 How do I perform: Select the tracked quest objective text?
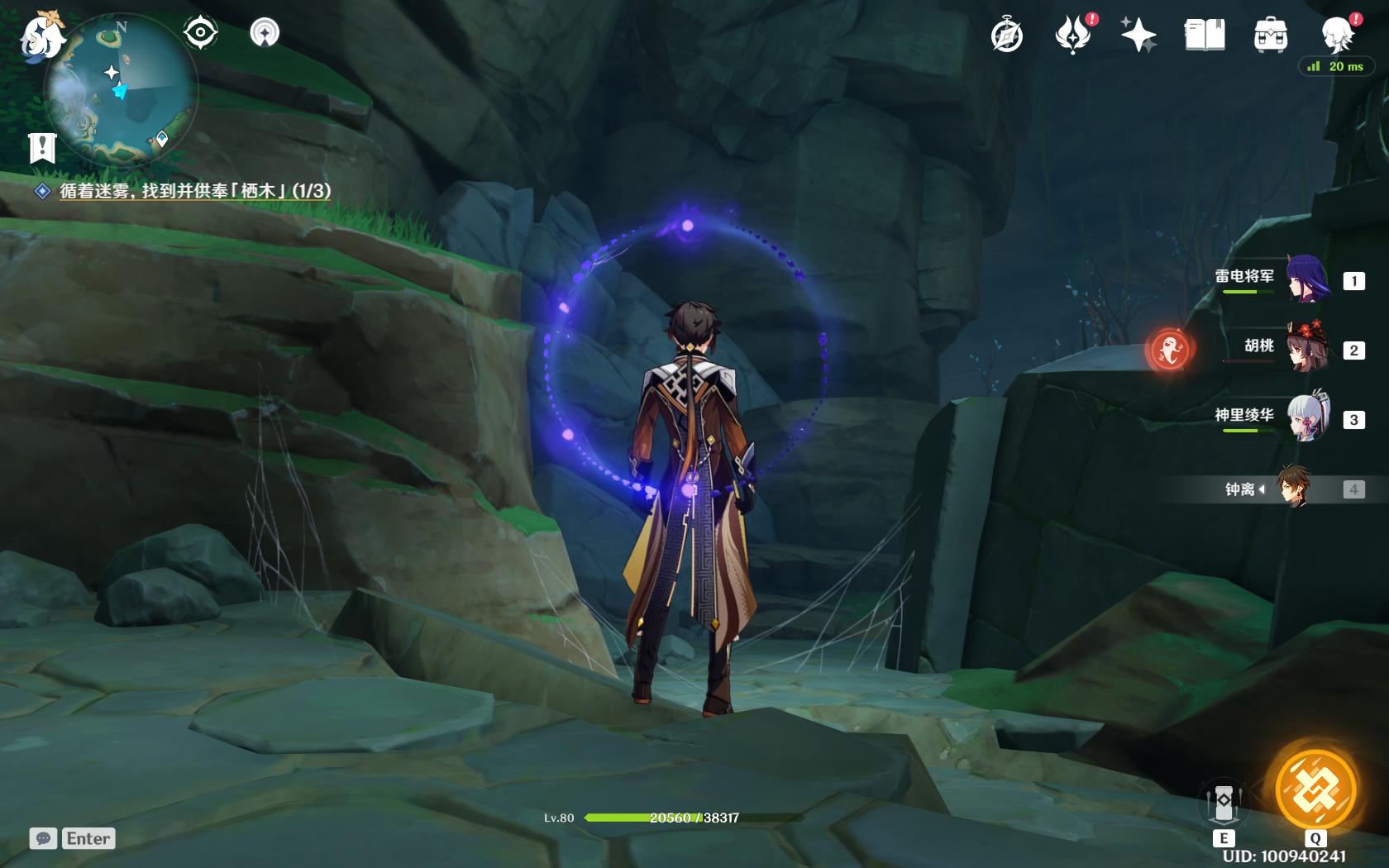pyautogui.click(x=194, y=191)
